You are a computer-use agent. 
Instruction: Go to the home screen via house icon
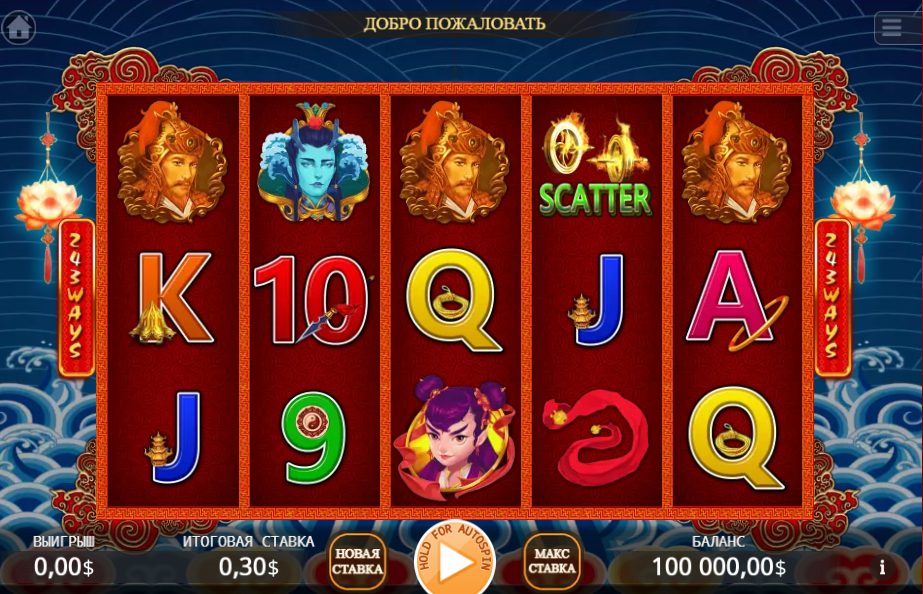coord(19,26)
